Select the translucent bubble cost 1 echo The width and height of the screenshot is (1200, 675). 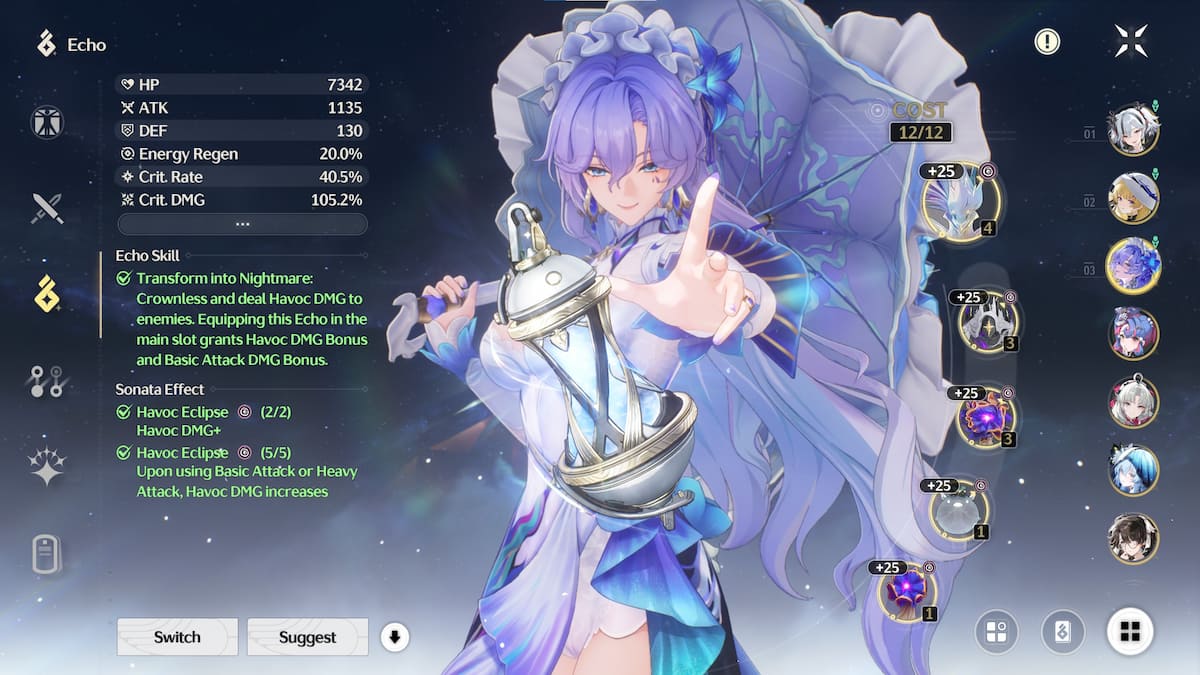point(959,510)
